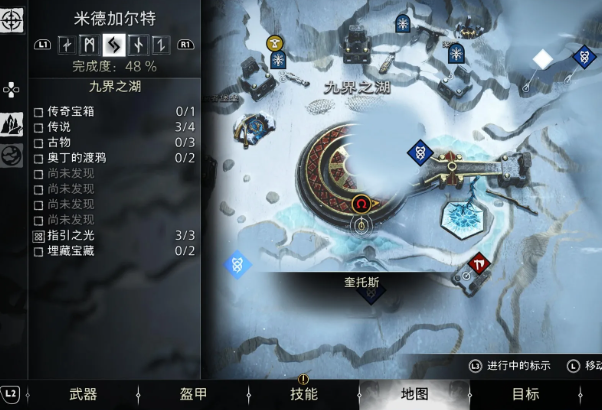602x410 pixels.
Task: Click the crosshair compass icon
Action: click(13, 19)
